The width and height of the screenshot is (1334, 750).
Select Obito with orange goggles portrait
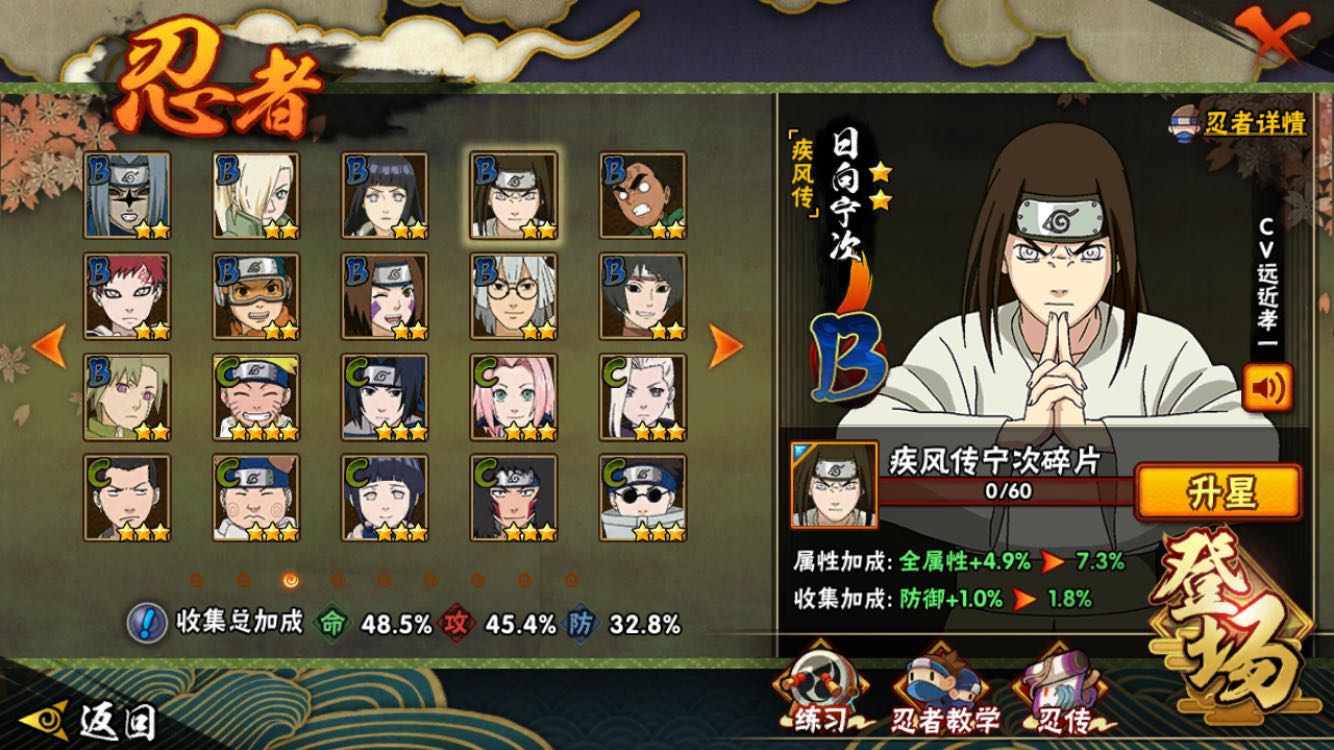coord(256,297)
